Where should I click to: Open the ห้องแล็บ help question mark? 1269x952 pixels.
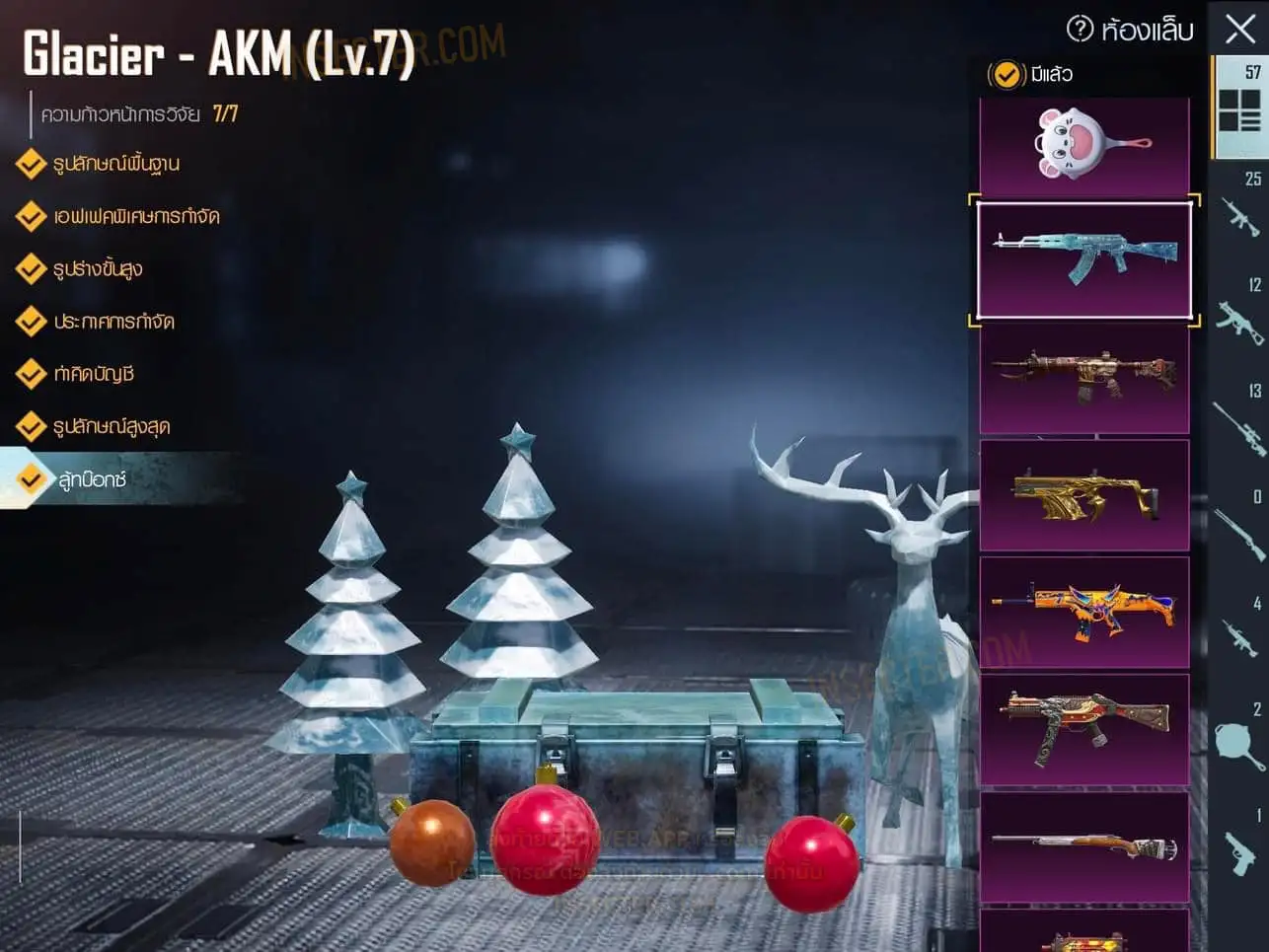1080,29
